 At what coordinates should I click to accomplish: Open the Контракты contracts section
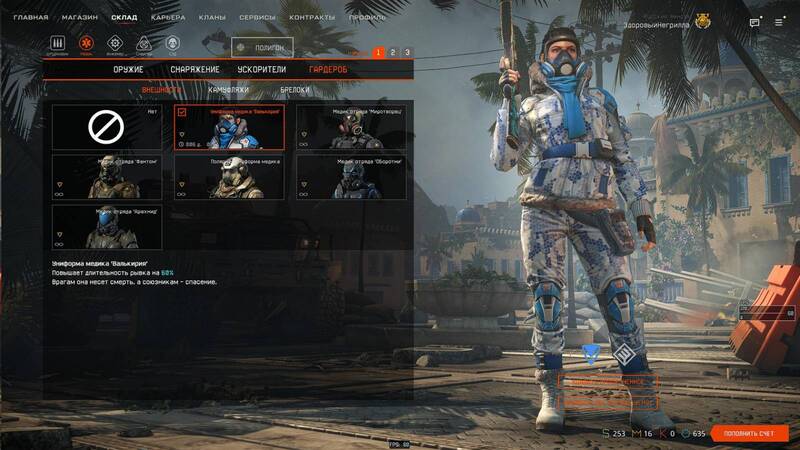312,18
